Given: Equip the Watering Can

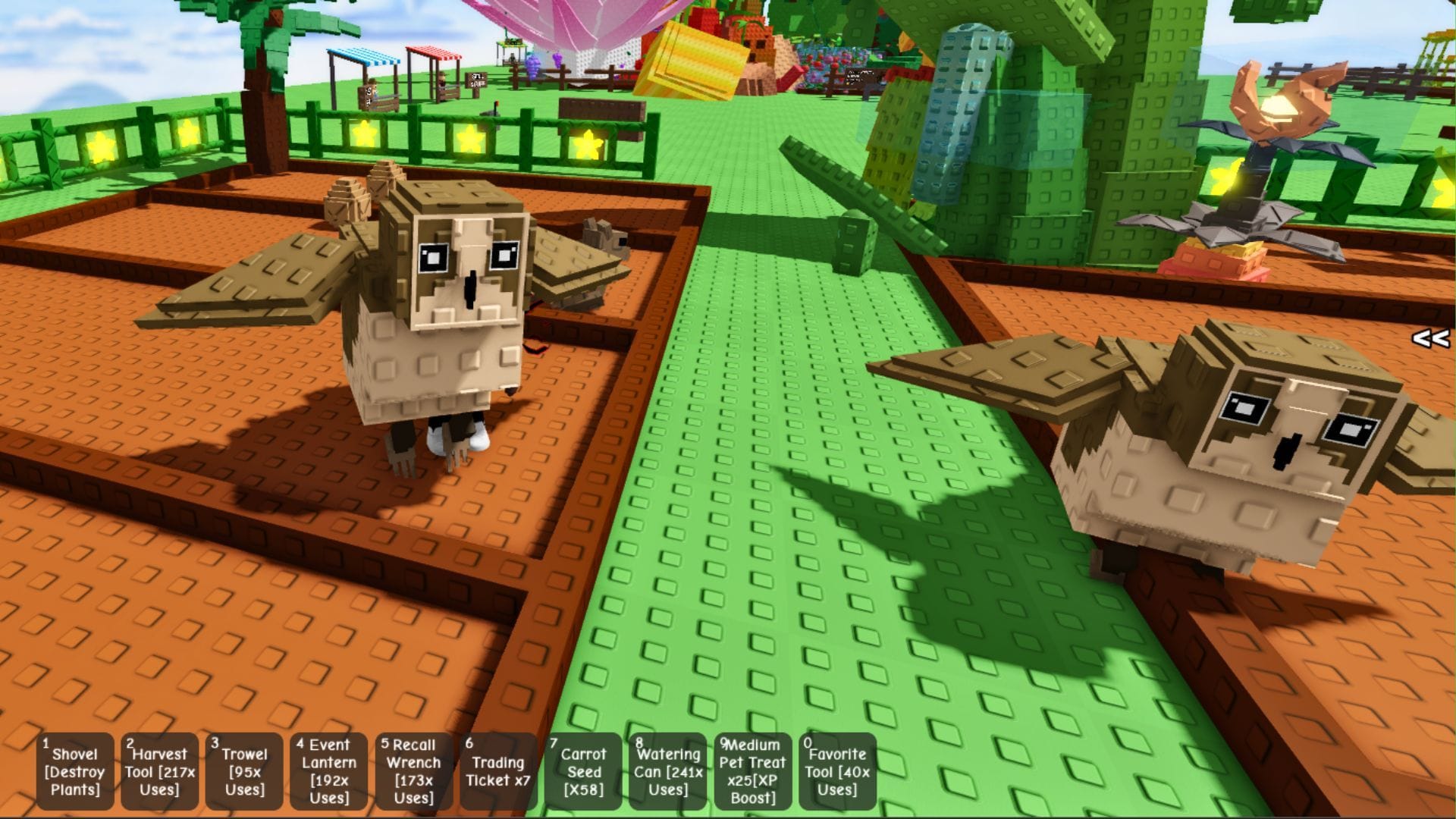Looking at the screenshot, I should 668,771.
